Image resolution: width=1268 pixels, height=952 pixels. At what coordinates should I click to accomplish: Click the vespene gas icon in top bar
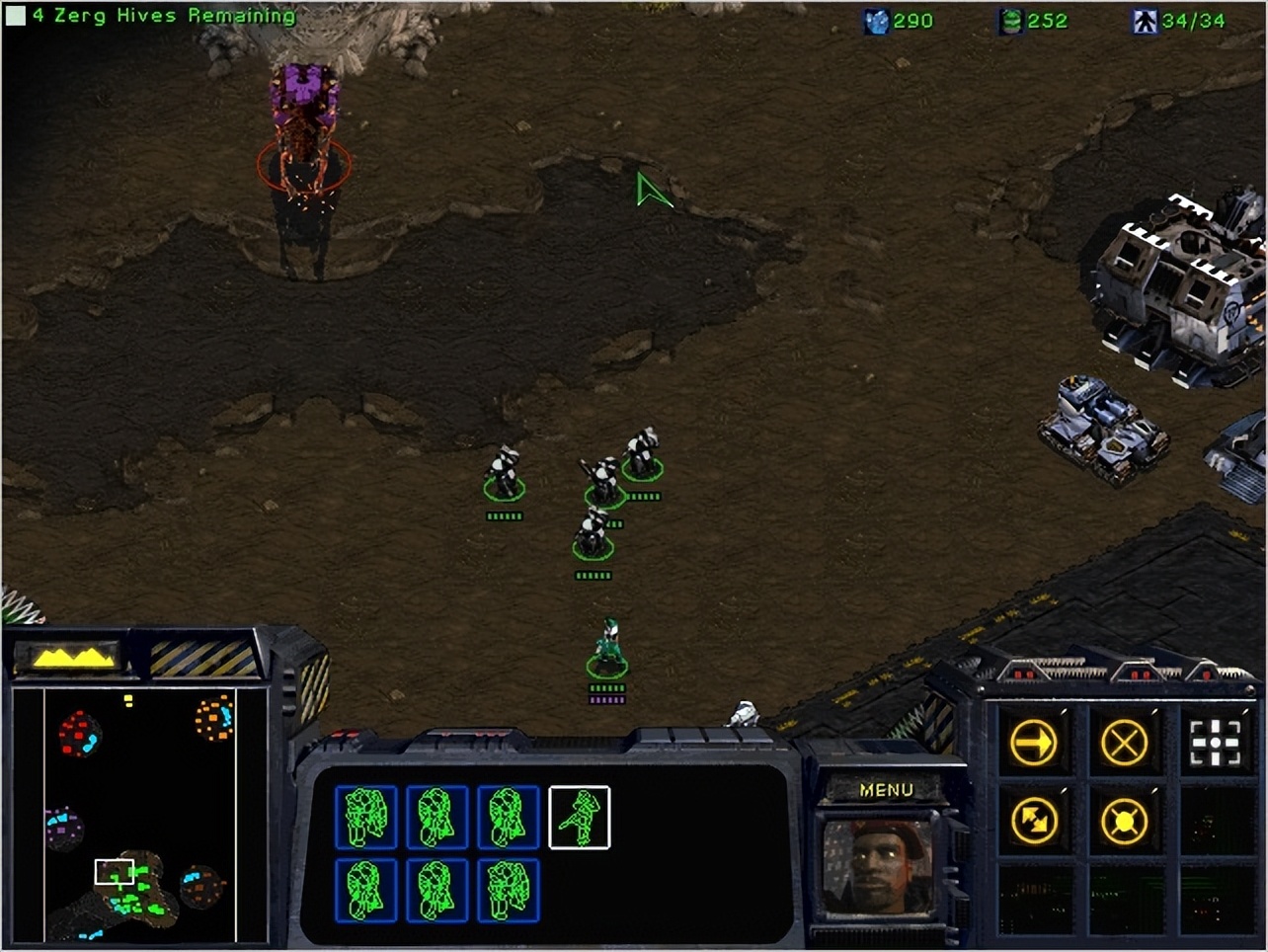[1009, 21]
